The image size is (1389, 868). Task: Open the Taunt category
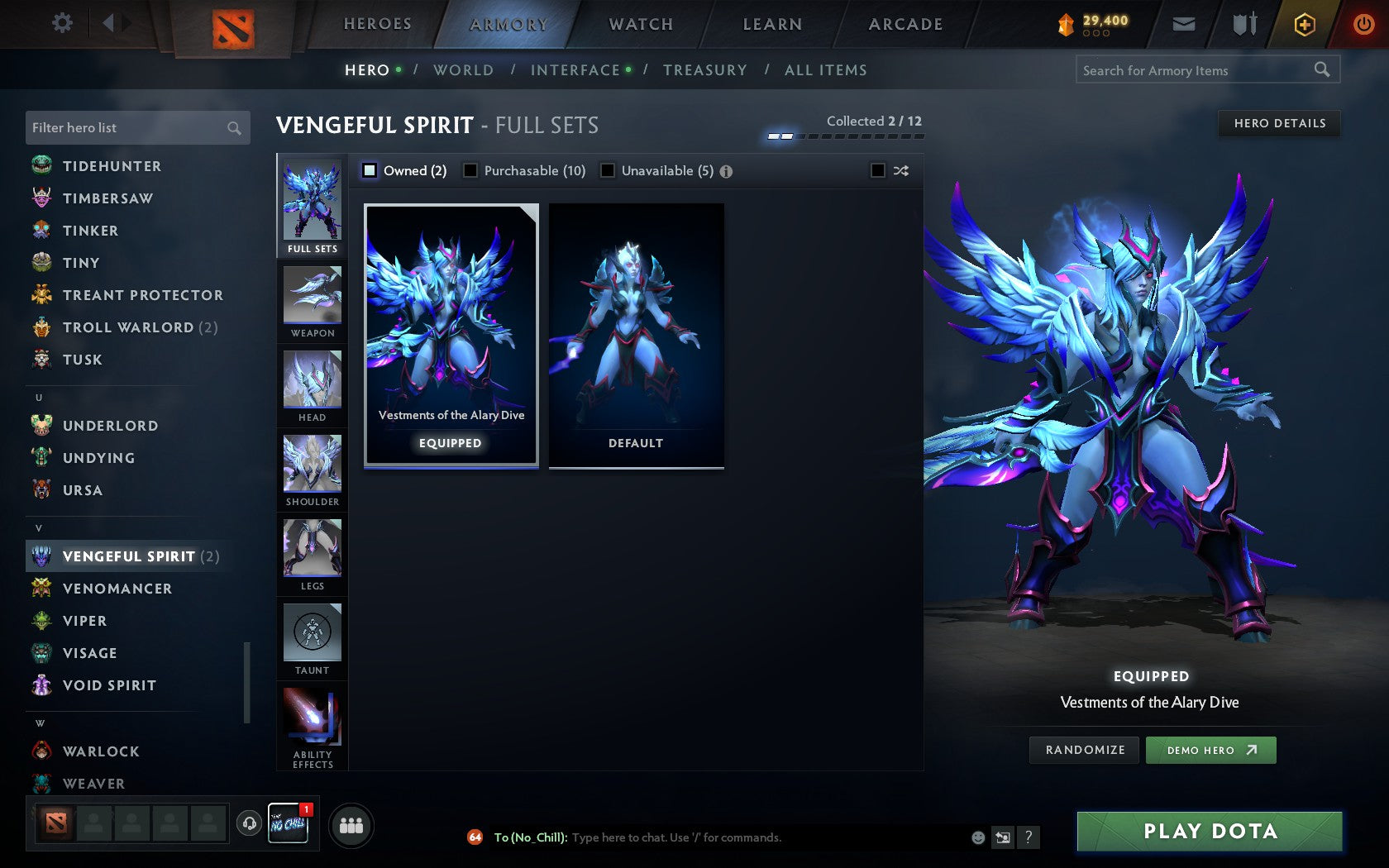pyautogui.click(x=312, y=637)
